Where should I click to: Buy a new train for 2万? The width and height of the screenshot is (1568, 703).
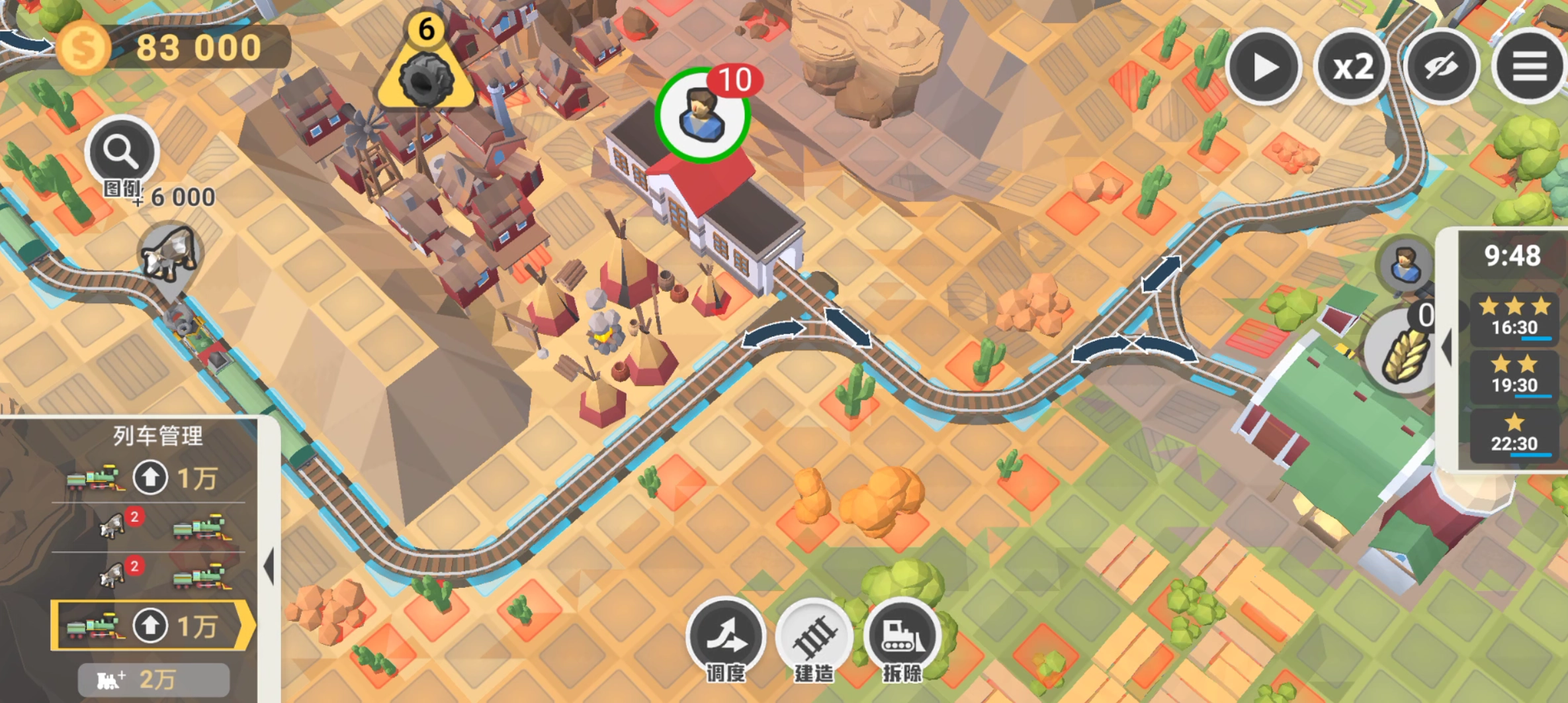(x=153, y=680)
